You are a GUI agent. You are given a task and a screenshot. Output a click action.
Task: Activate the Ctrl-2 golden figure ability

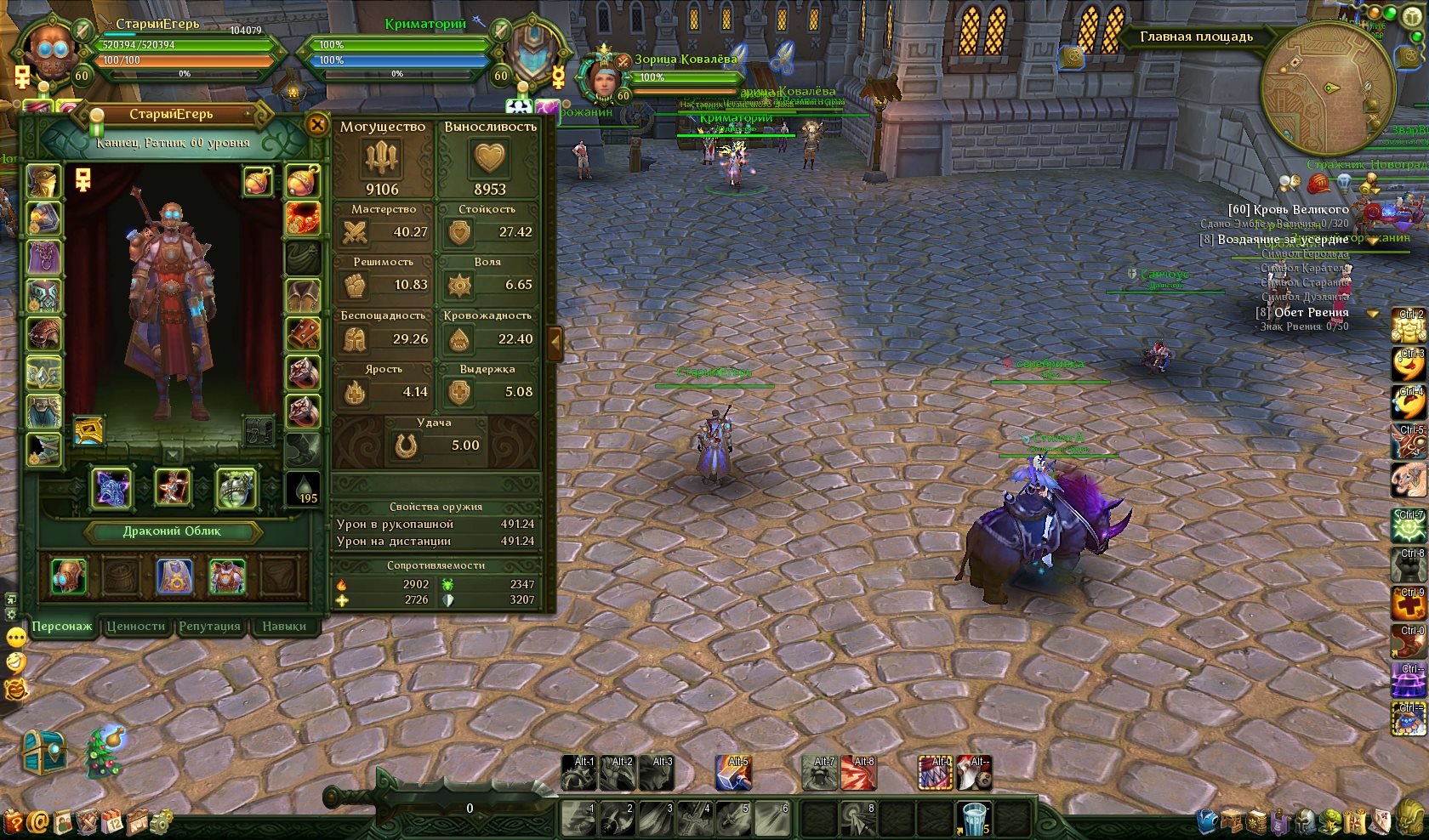click(x=1409, y=326)
